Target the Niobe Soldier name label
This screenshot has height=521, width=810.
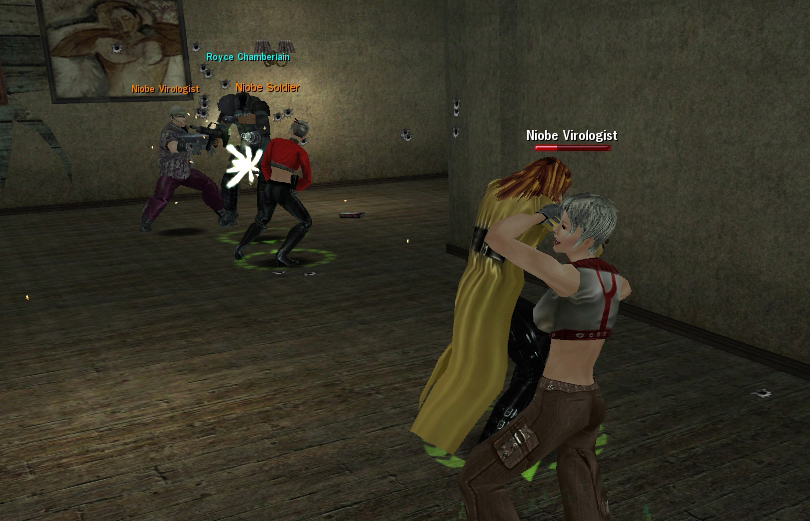267,88
